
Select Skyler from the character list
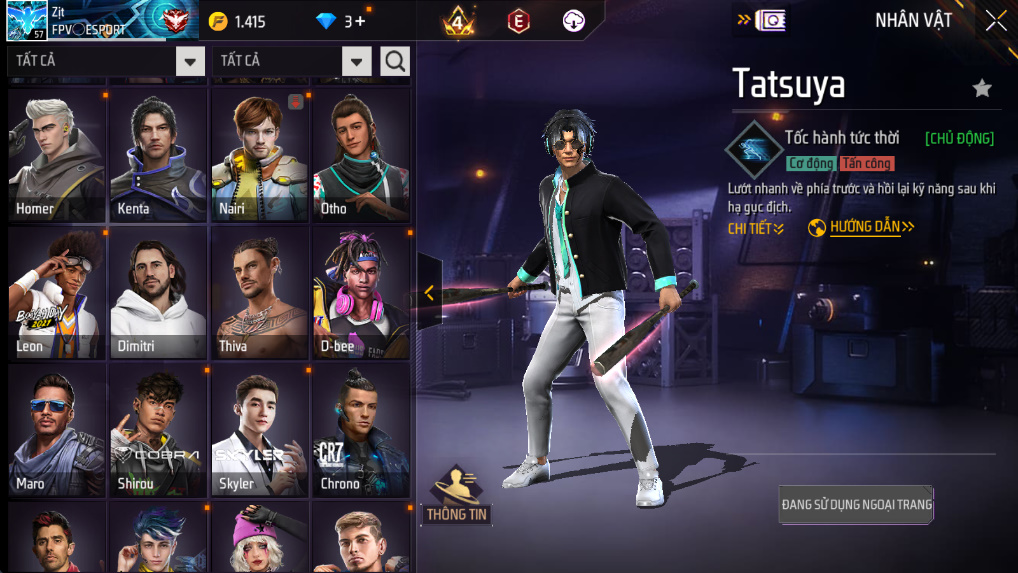[259, 430]
